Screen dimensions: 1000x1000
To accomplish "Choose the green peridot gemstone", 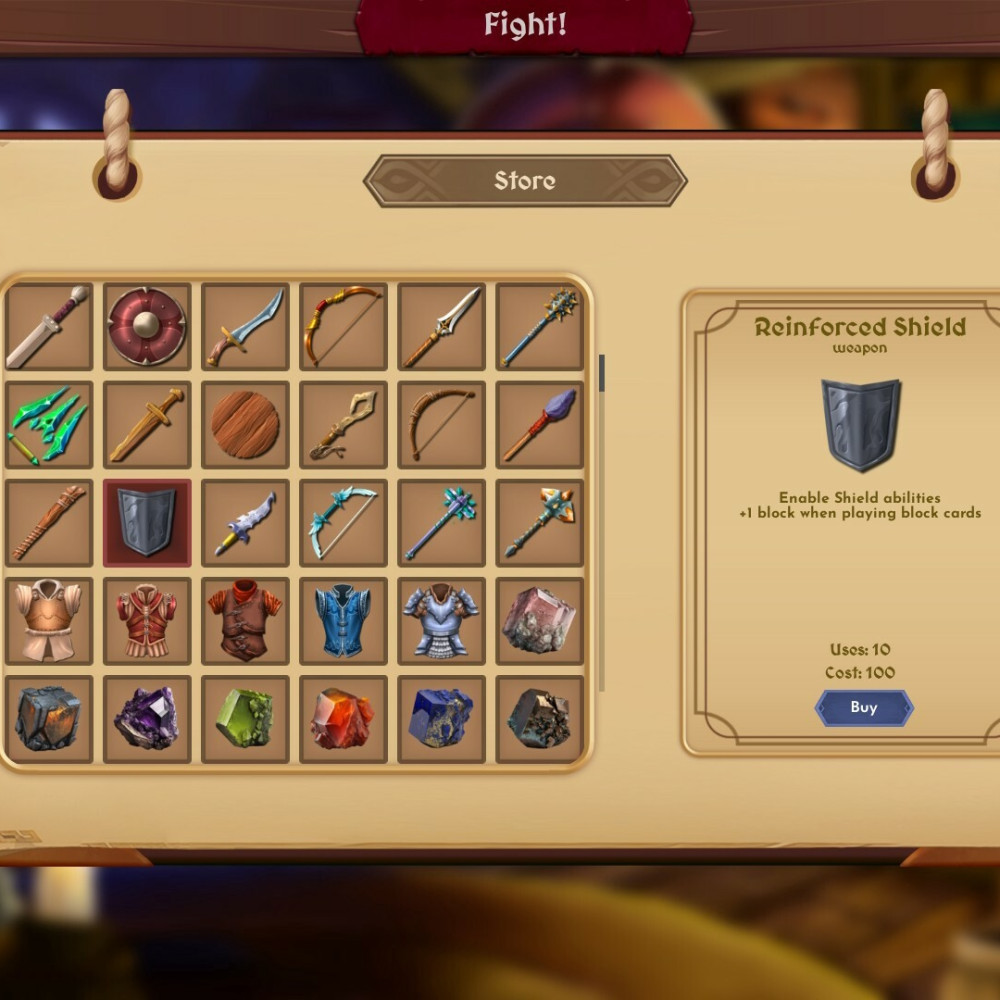I will pyautogui.click(x=245, y=719).
